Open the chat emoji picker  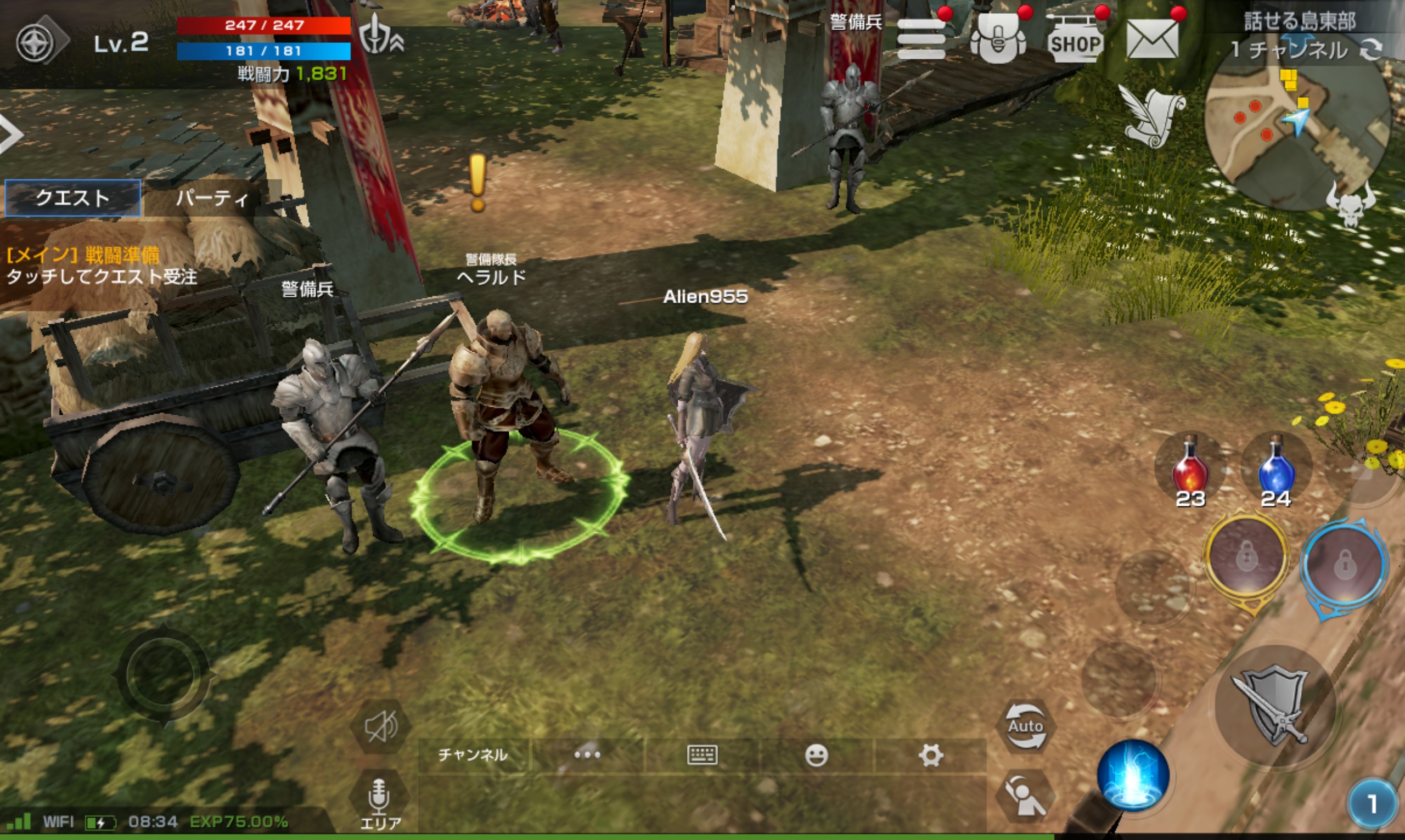(816, 755)
